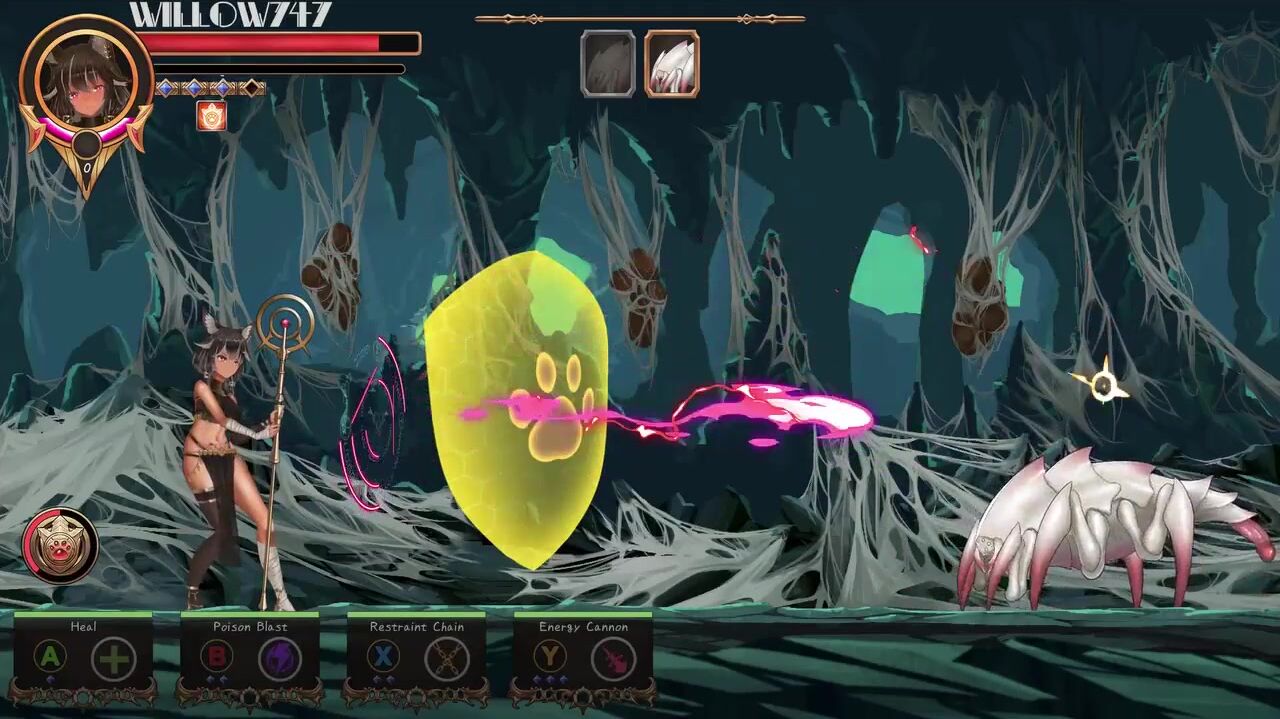This screenshot has width=1280, height=719.
Task: Fire the Energy Cannon skill icon
Action: [613, 659]
